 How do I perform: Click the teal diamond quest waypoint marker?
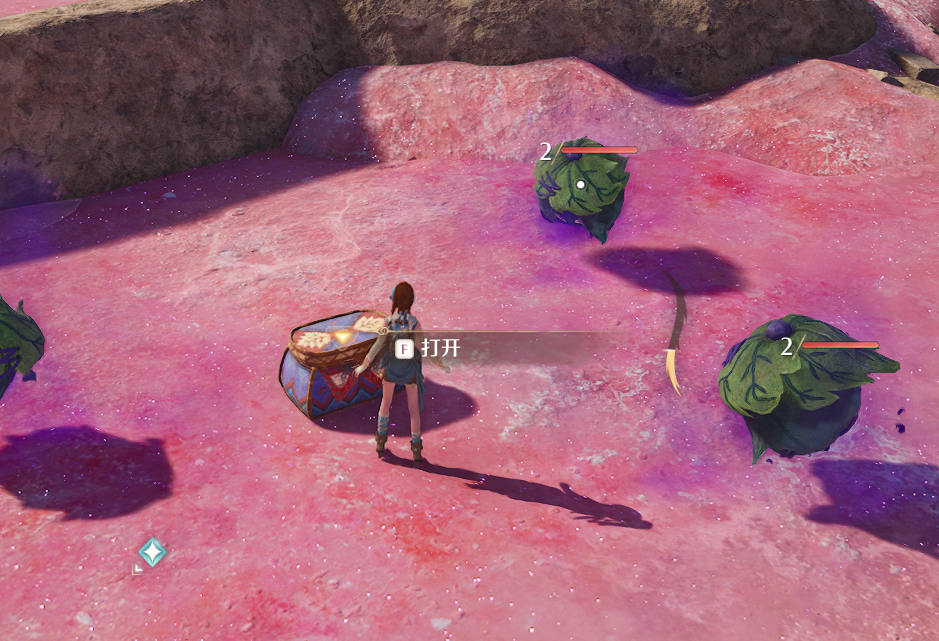click(152, 552)
